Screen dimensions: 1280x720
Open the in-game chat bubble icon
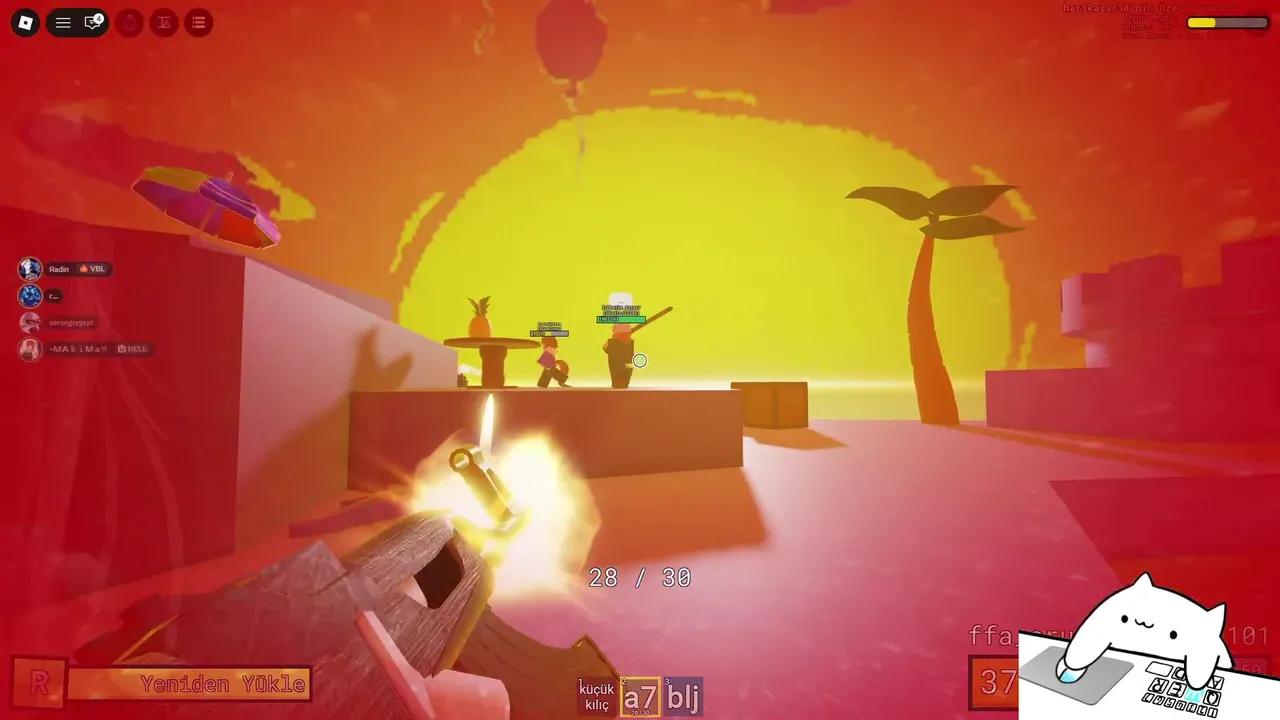92,22
